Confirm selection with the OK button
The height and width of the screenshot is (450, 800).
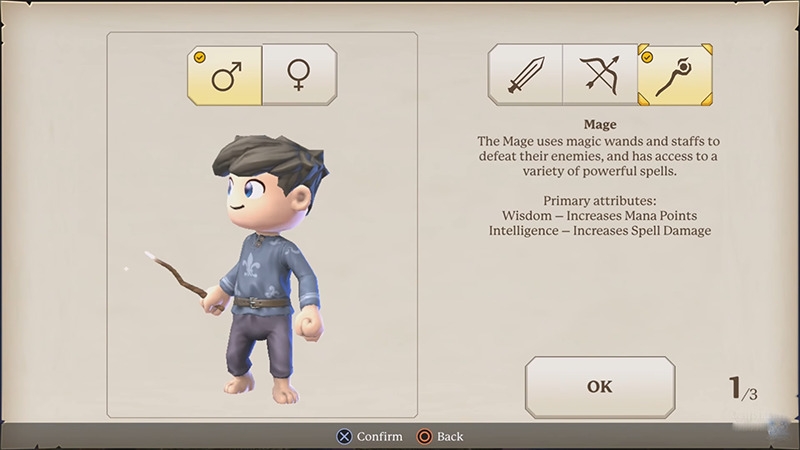coord(600,387)
